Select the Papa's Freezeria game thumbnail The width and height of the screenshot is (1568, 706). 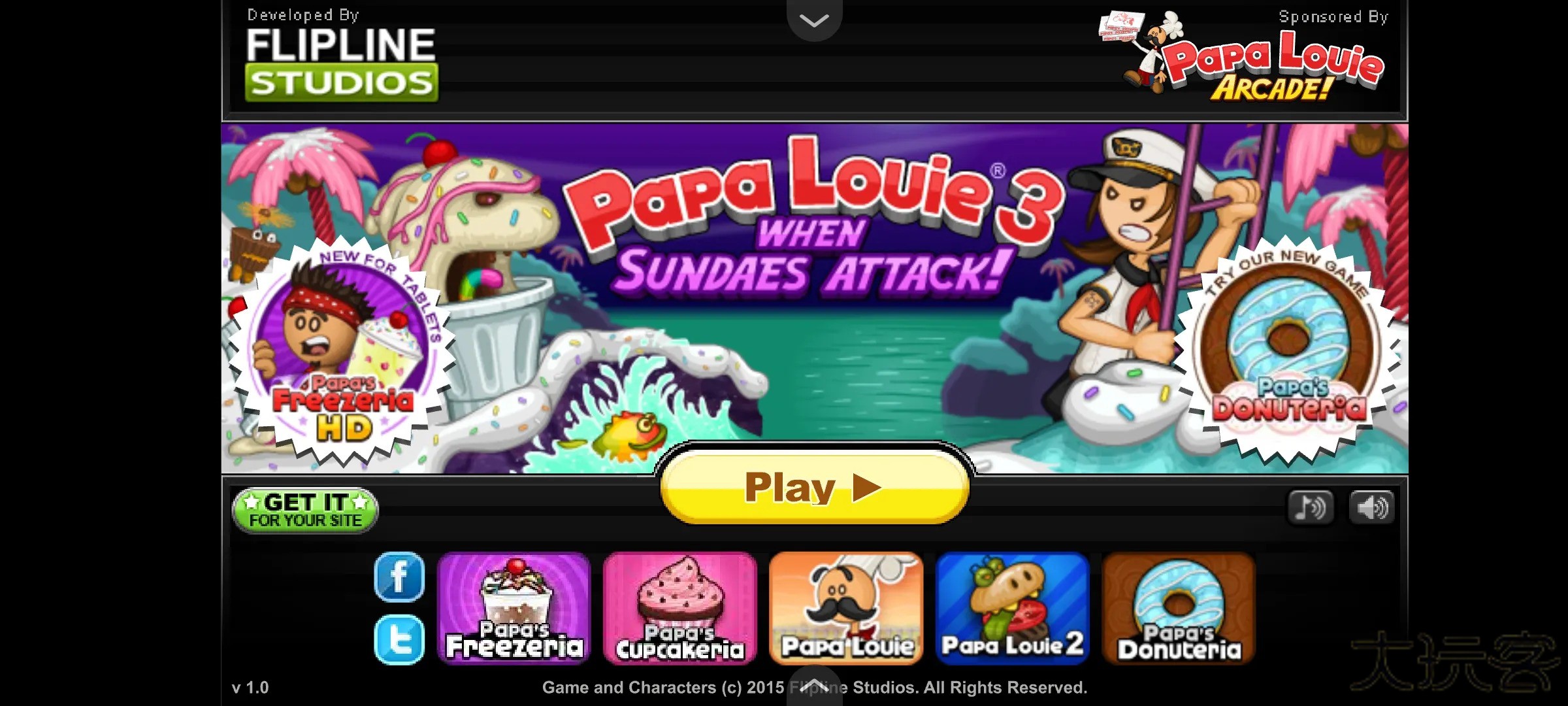514,608
